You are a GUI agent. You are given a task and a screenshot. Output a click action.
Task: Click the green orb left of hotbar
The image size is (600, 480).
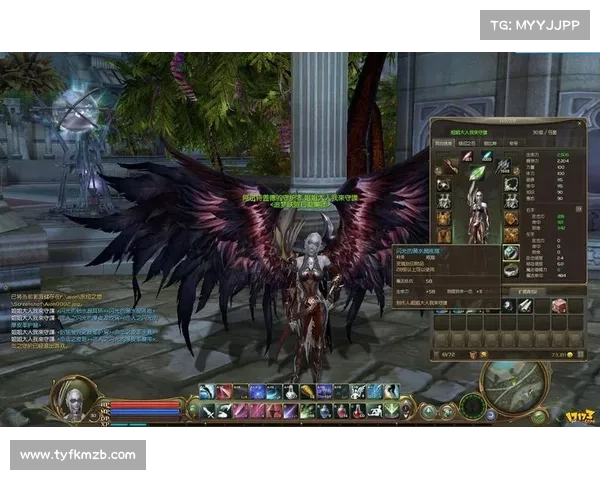point(194,408)
